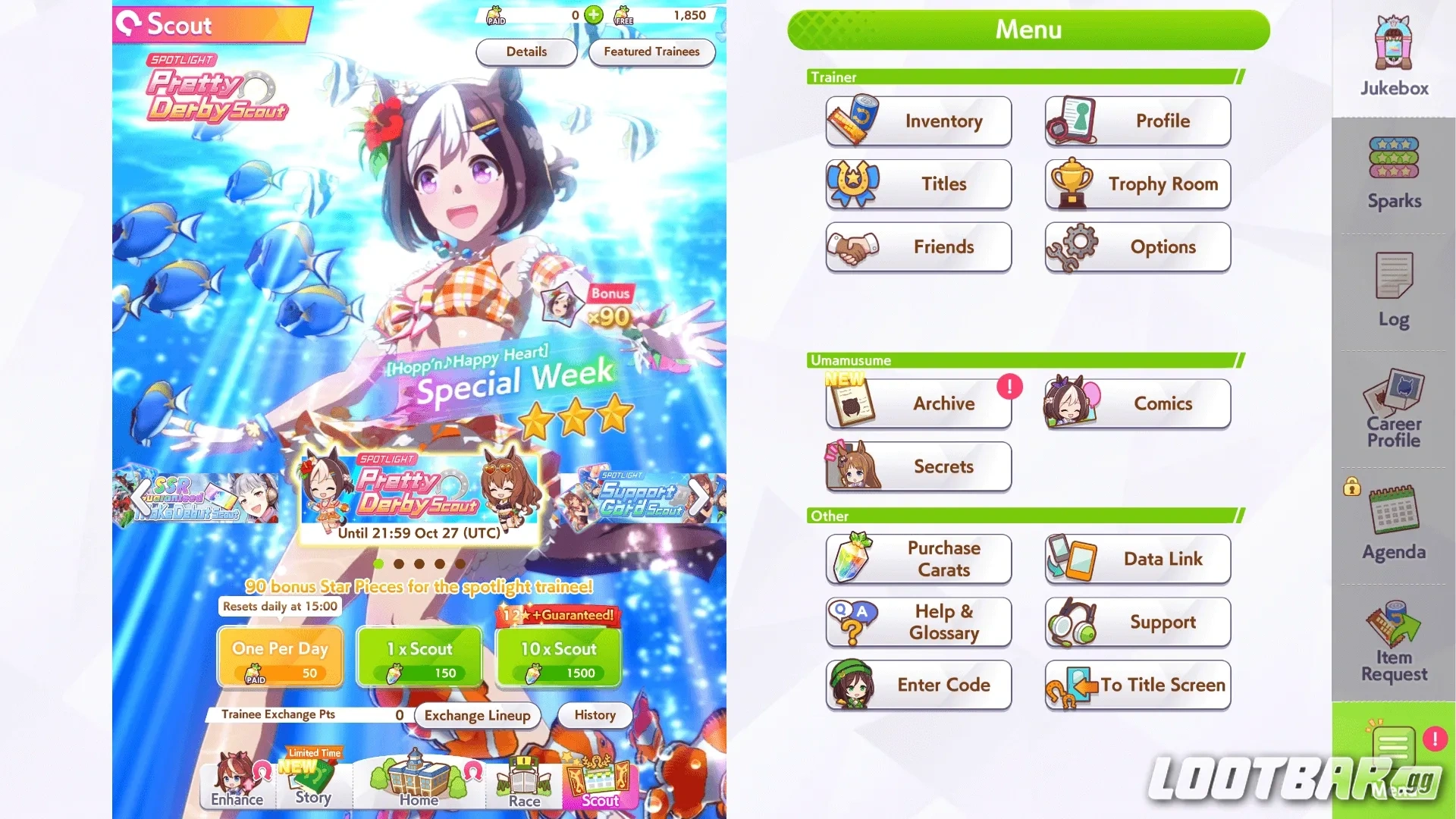Open the Trophy Room

pyautogui.click(x=1137, y=184)
